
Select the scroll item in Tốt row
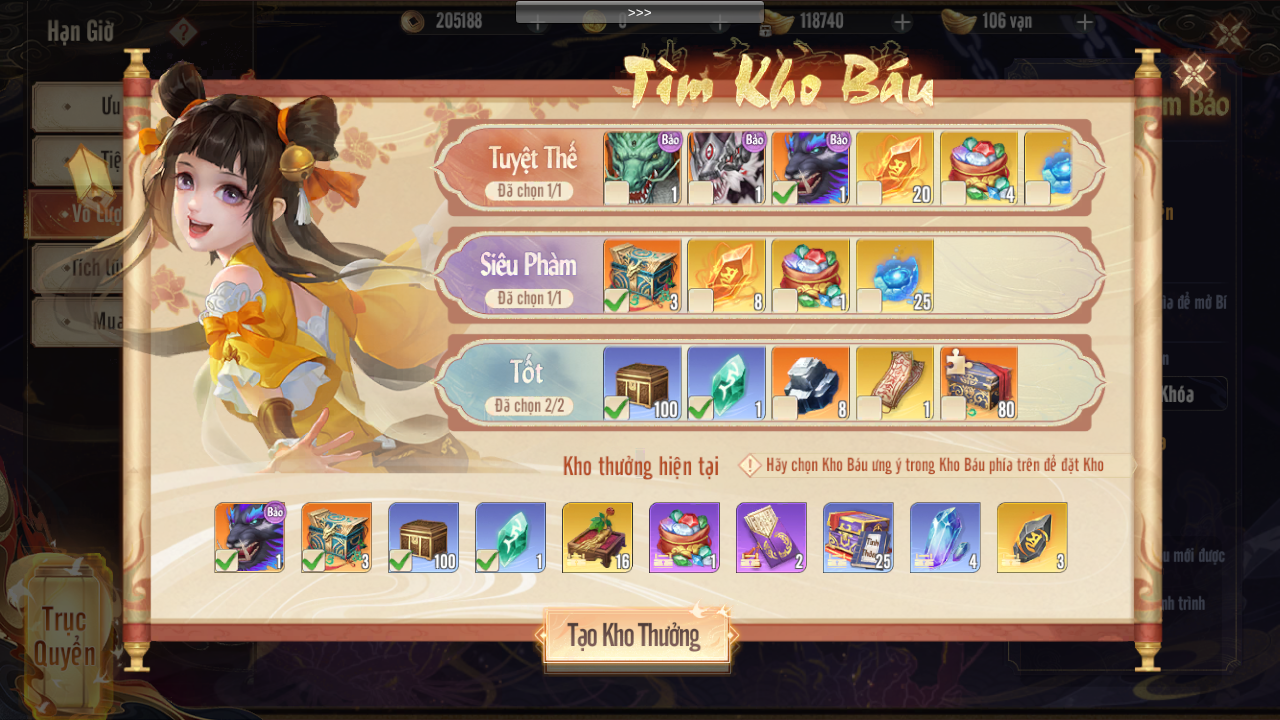(x=894, y=383)
